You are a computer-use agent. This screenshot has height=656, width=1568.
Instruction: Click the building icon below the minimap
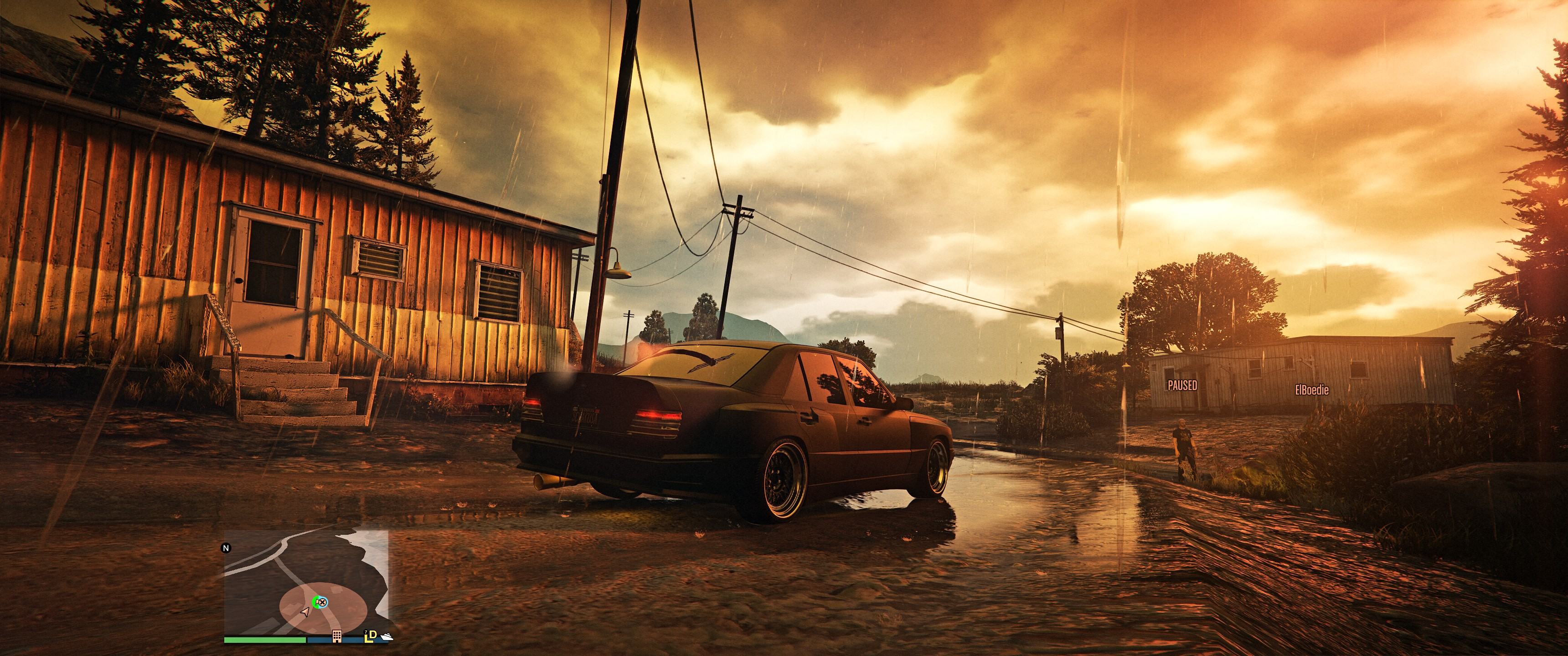tap(337, 637)
